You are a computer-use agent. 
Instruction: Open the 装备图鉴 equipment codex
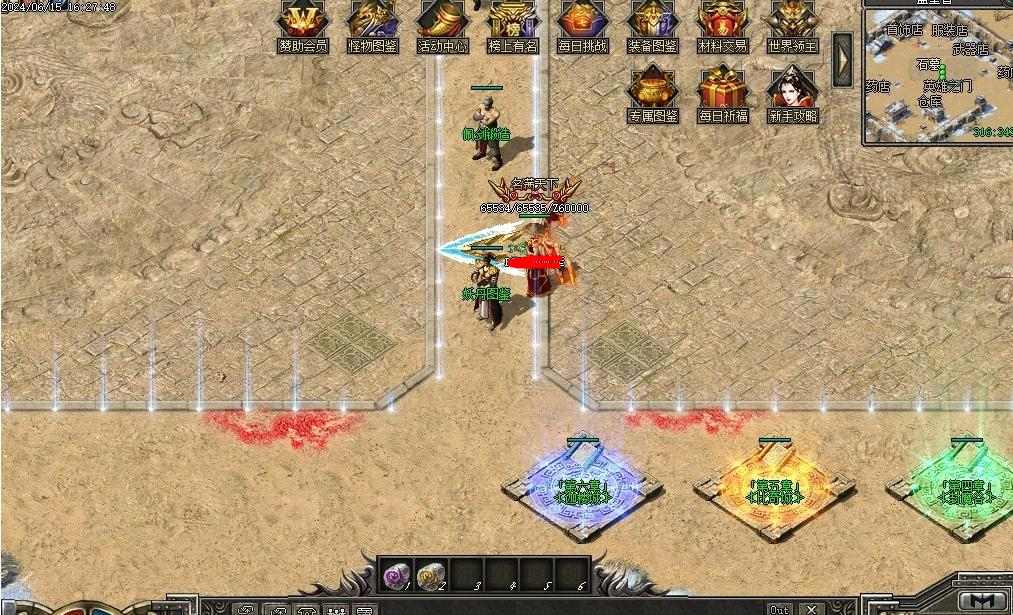pyautogui.click(x=652, y=20)
